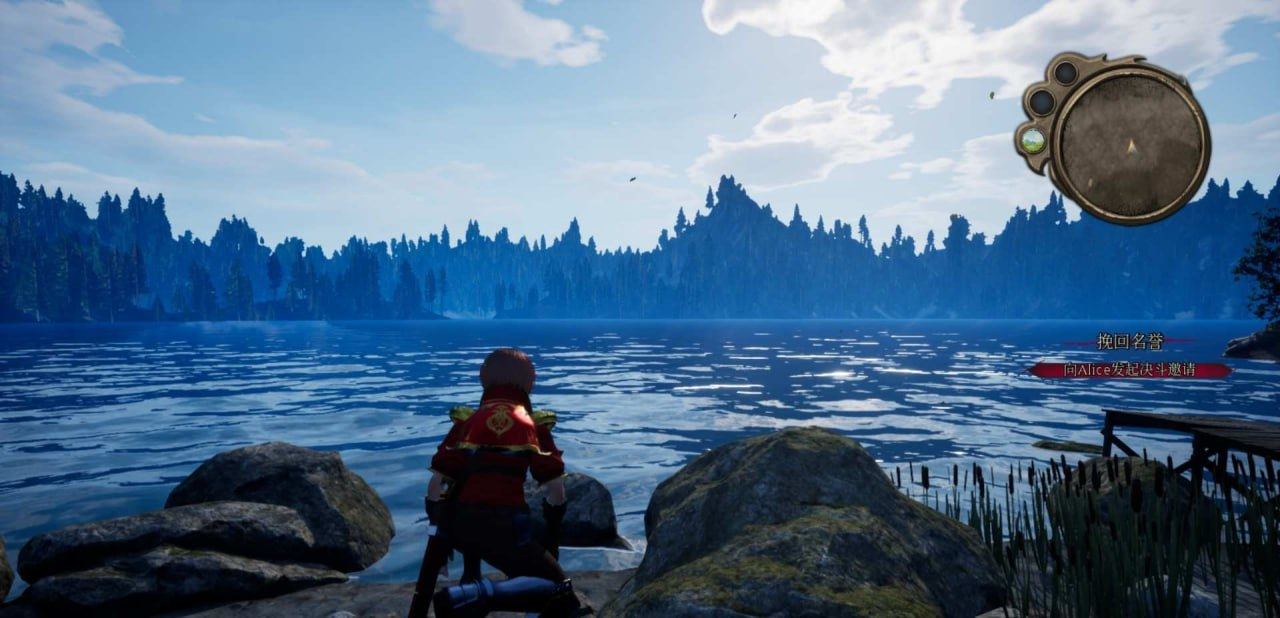Select the 挽回名誉 quest title
Viewport: 1280px width, 618px height.
point(1130,342)
